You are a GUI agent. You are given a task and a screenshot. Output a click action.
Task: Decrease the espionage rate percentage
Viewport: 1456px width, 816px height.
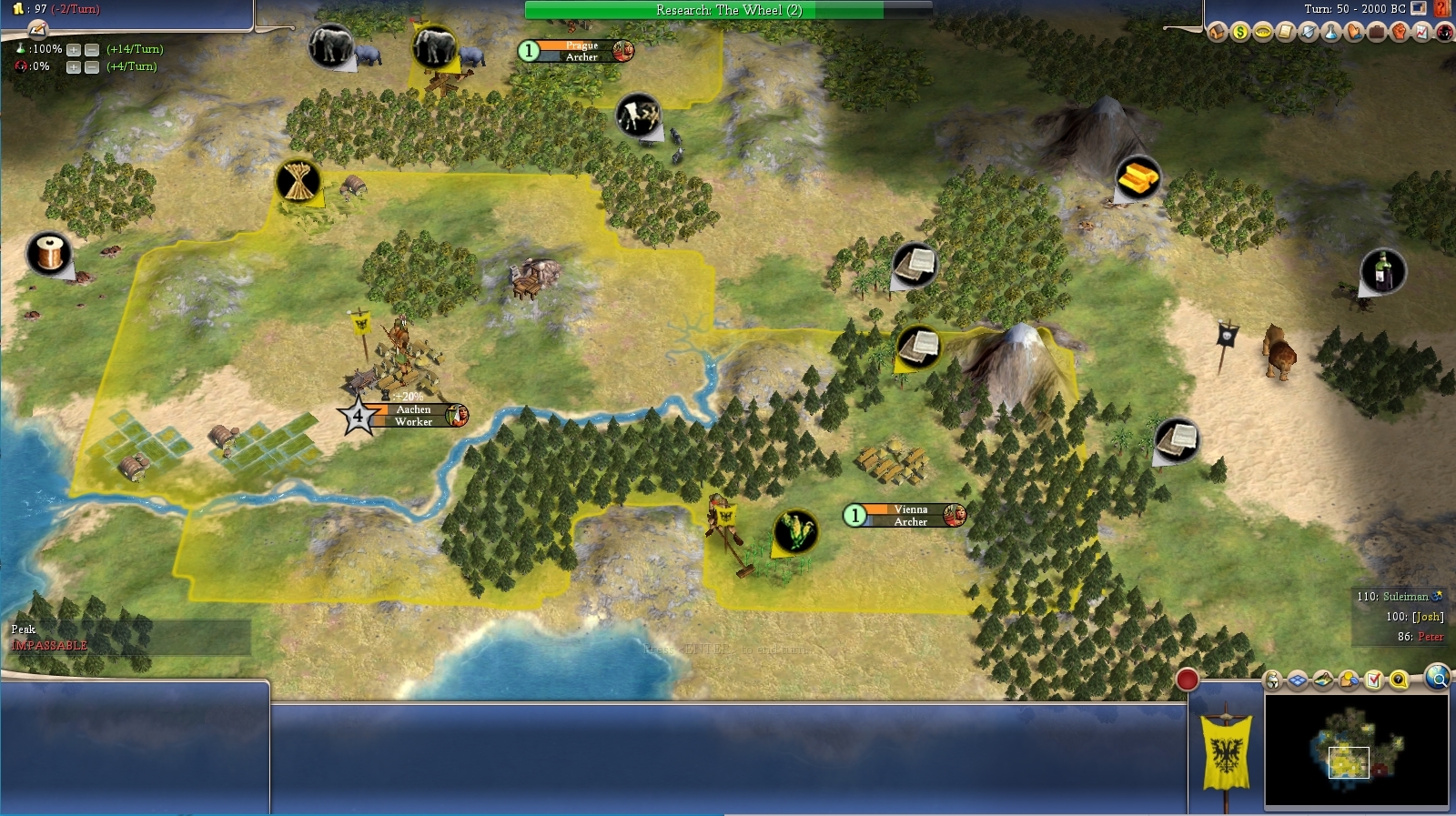click(92, 66)
